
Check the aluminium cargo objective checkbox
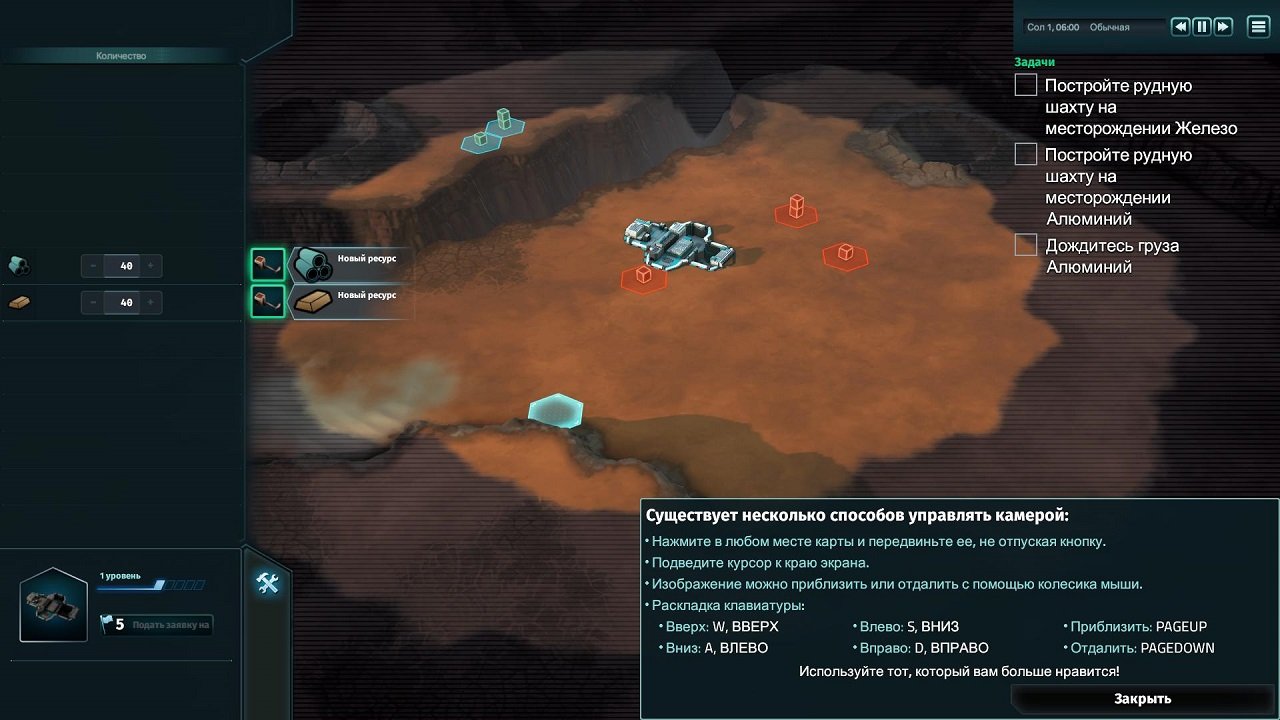tap(1025, 244)
